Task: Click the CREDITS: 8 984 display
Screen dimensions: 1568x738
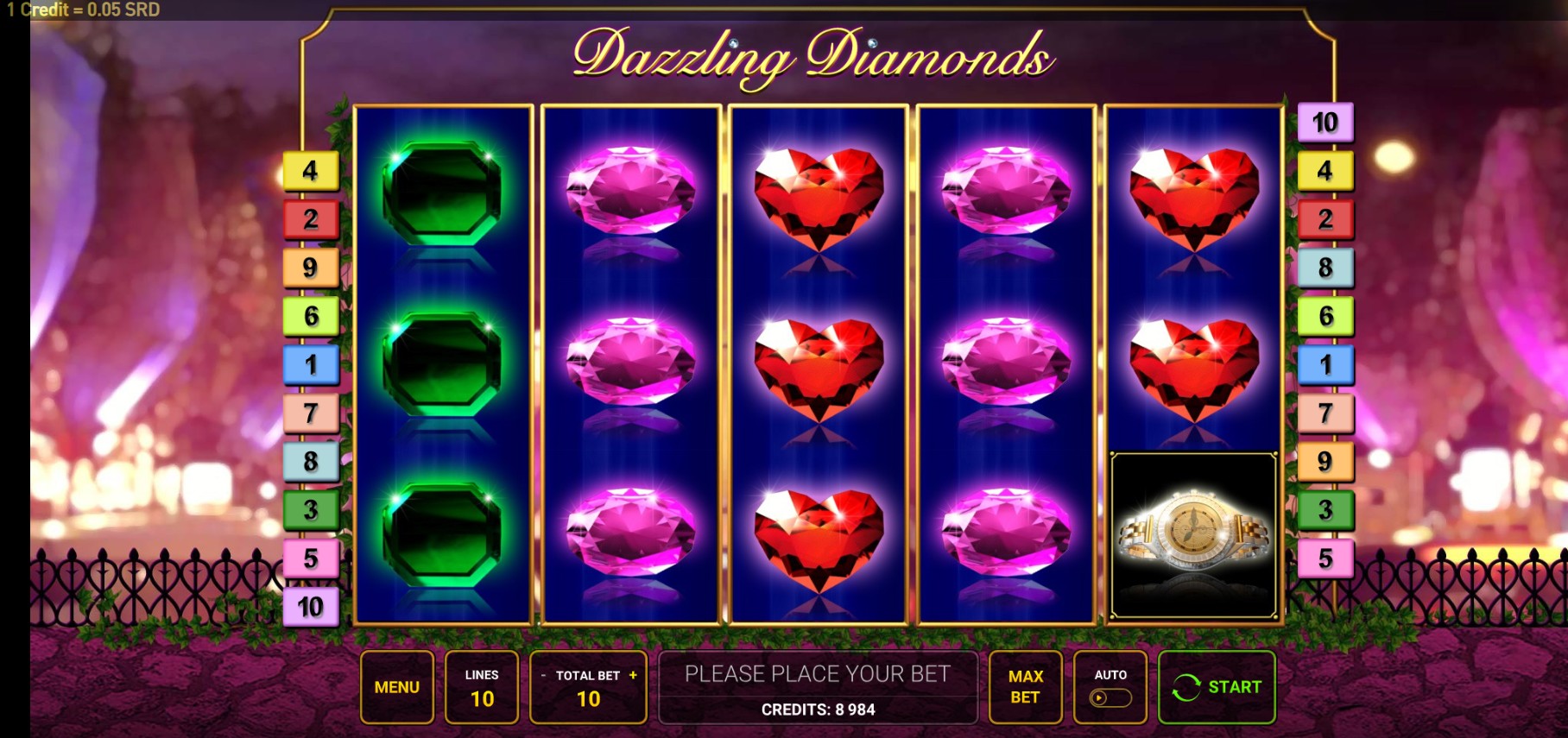Action: 818,711
